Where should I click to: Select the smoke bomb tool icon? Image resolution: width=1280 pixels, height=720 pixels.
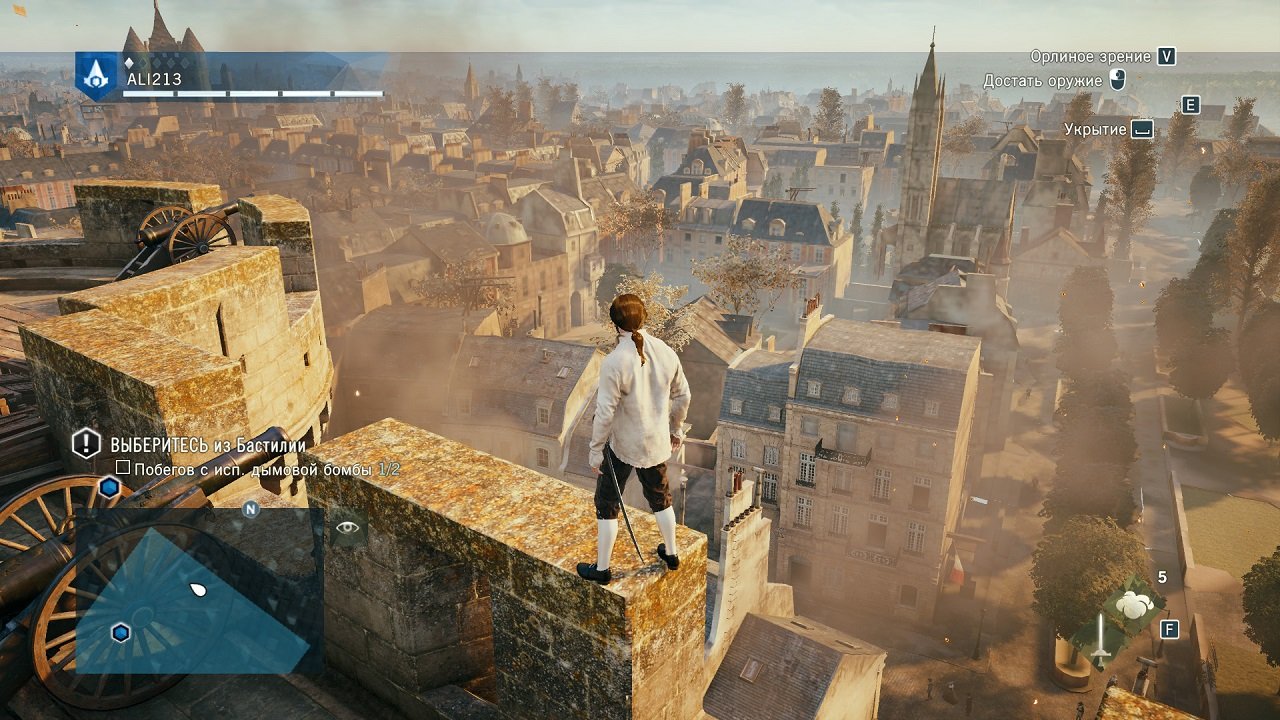pos(1132,604)
